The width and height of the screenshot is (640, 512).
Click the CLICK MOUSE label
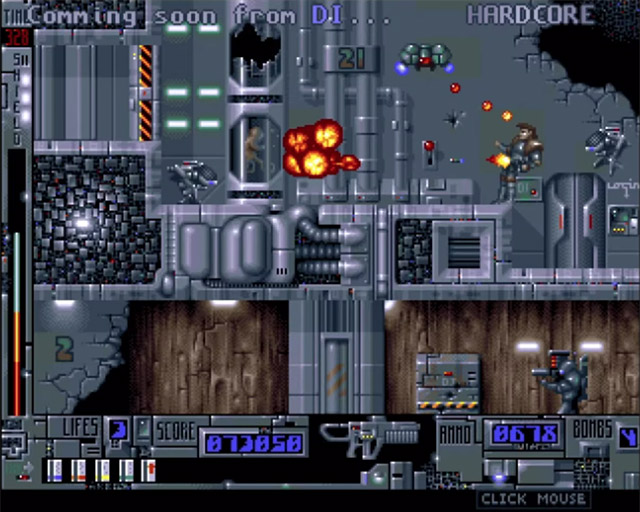point(531,498)
